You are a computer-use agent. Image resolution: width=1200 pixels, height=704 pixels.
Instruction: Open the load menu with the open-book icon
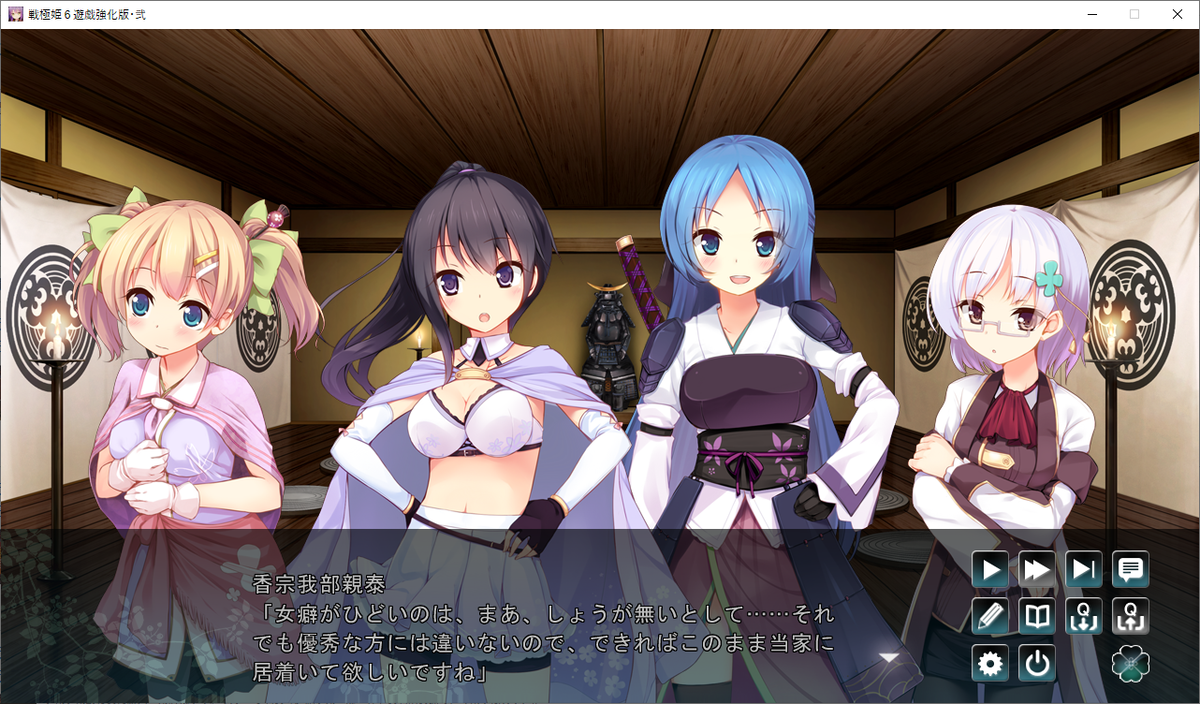1037,616
